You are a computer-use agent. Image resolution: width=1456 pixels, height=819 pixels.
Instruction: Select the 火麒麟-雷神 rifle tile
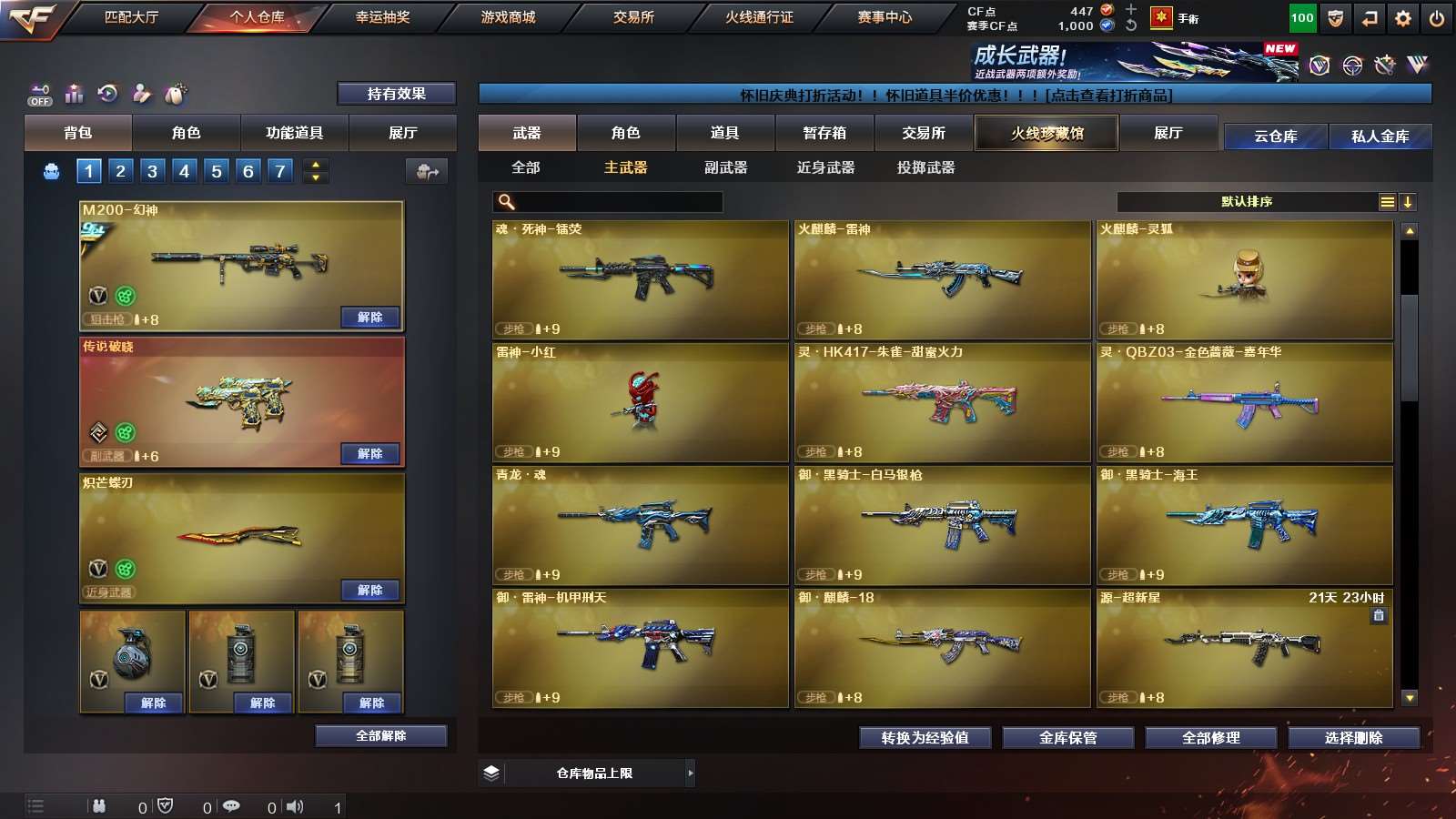tap(942, 279)
